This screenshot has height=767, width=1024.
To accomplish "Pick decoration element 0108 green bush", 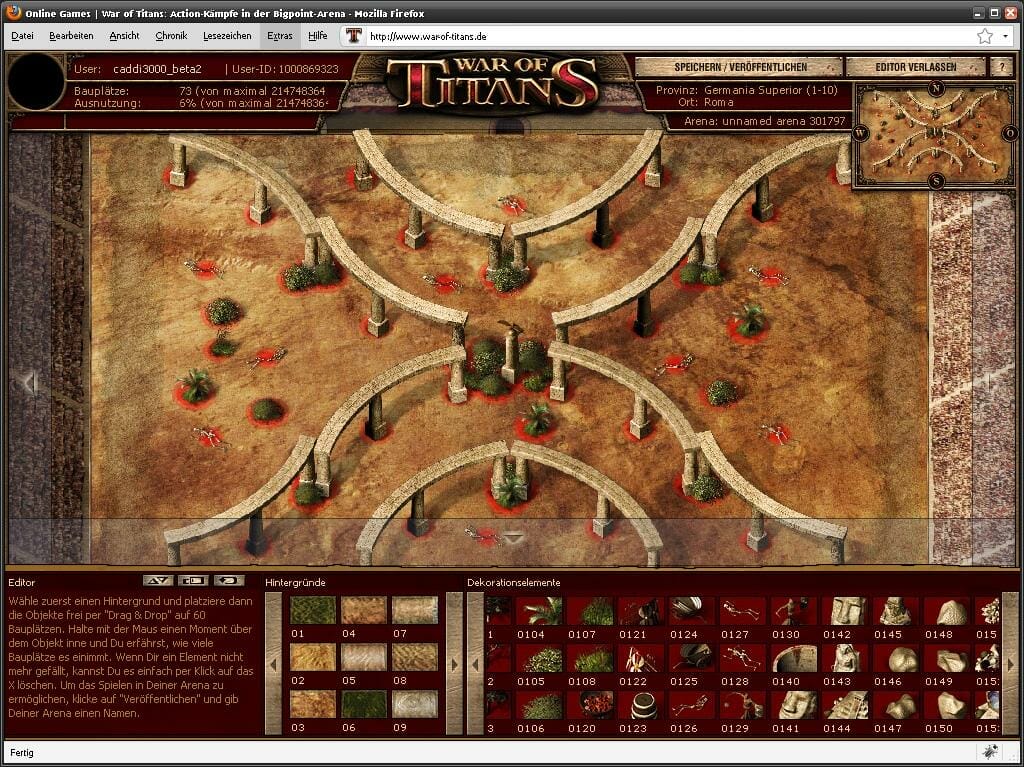I will pos(591,657).
